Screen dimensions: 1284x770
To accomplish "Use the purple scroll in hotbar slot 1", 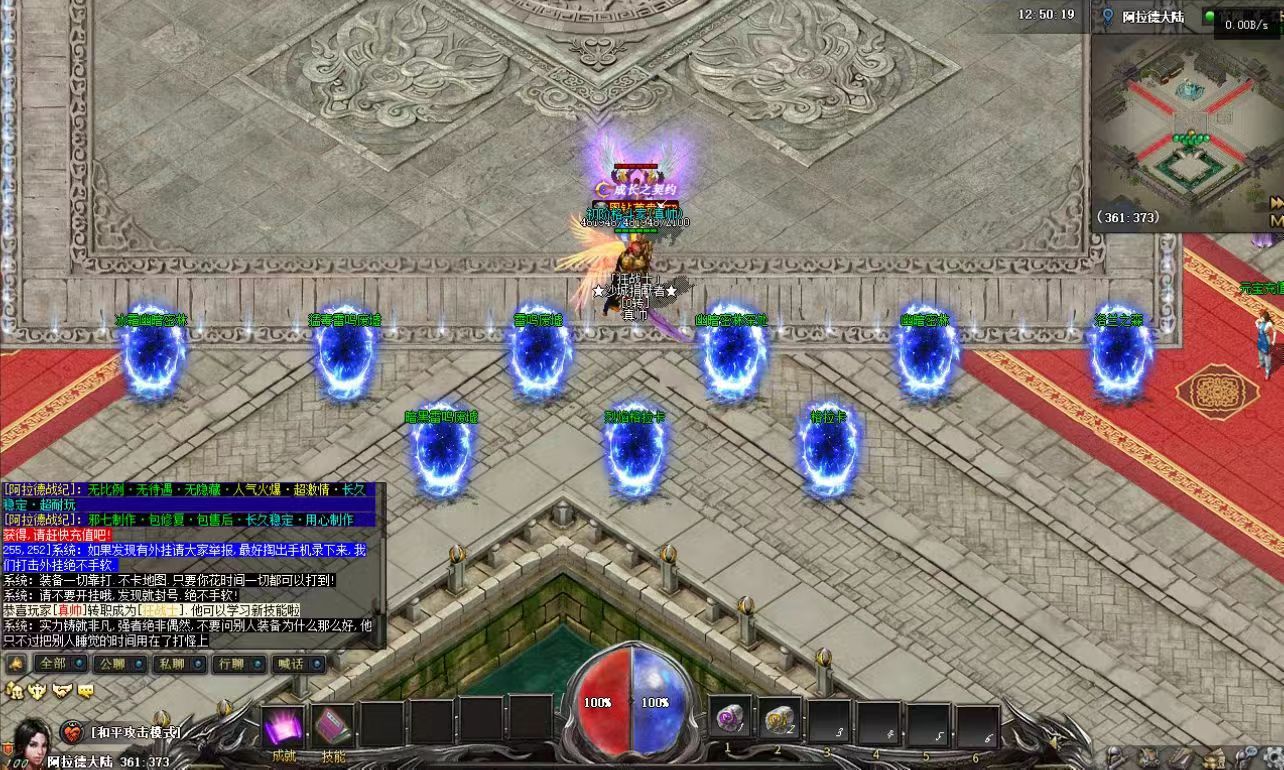I will pyautogui.click(x=729, y=718).
